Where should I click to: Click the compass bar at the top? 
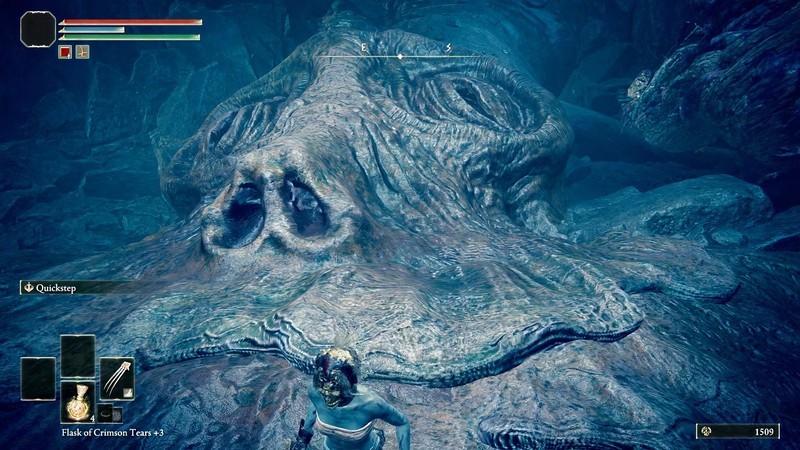click(x=400, y=55)
